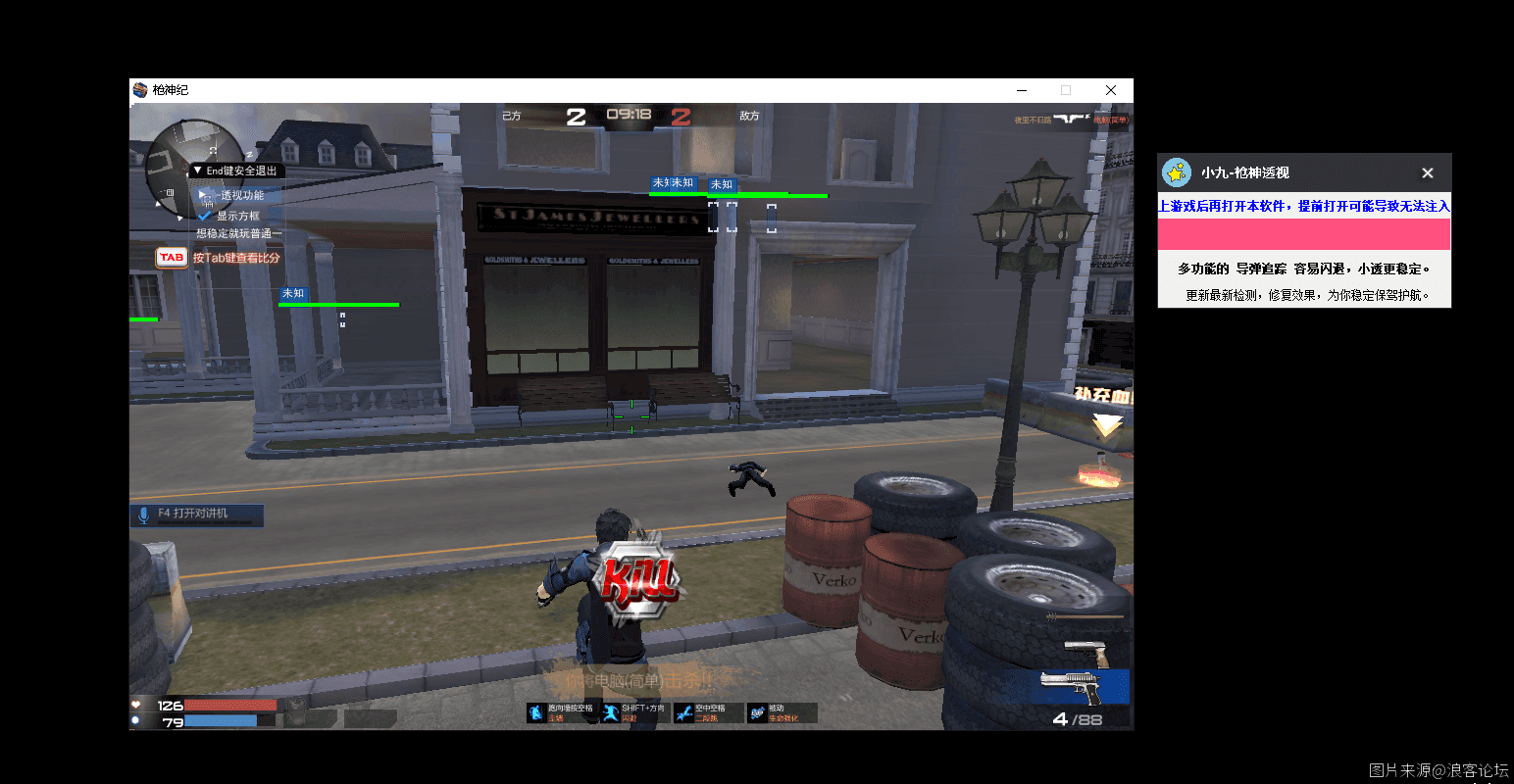The width and height of the screenshot is (1514, 784).
Task: Close the 小九-枪神透视 popup window
Action: (x=1428, y=173)
